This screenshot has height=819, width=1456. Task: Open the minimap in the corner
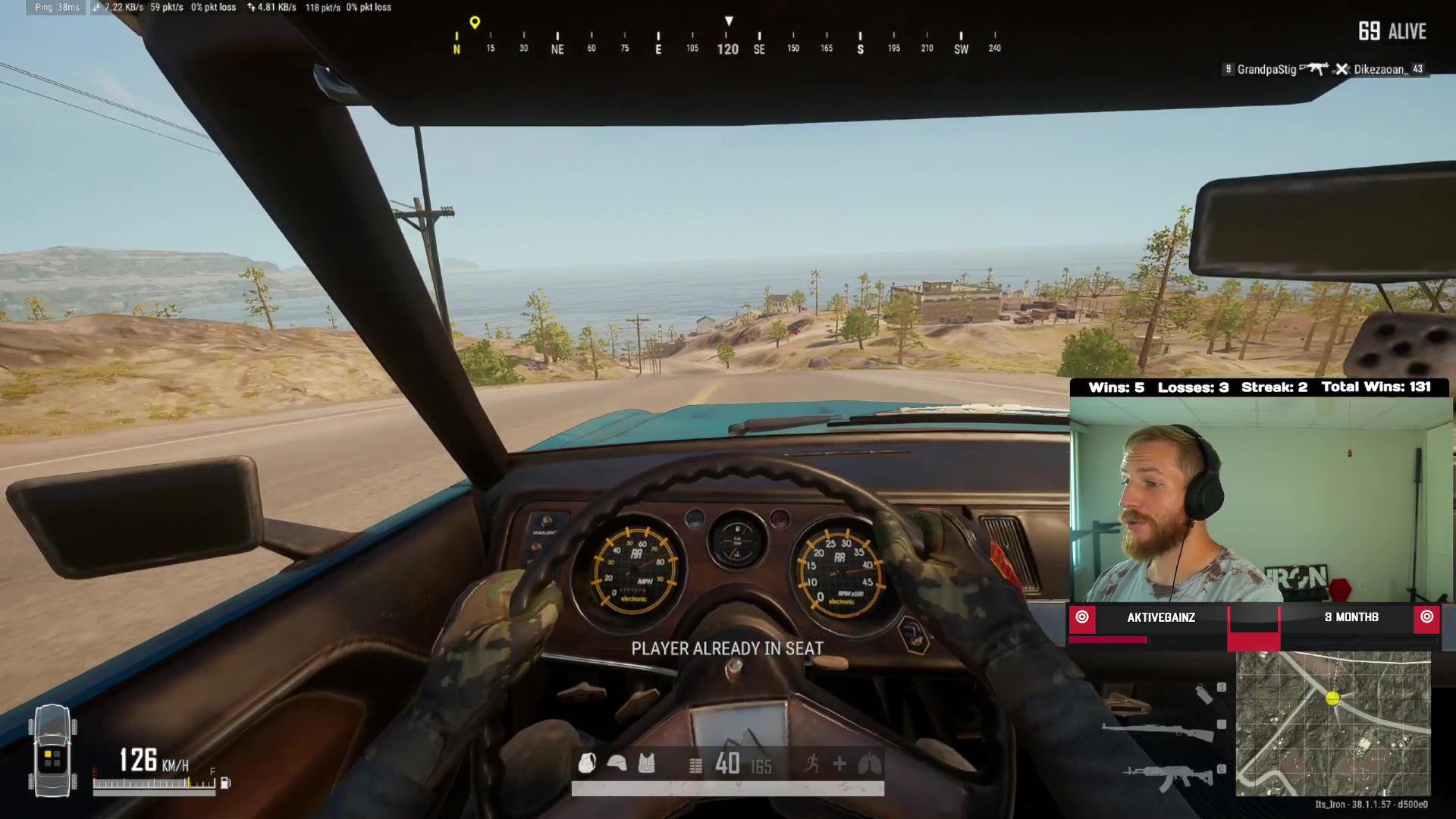1333,723
